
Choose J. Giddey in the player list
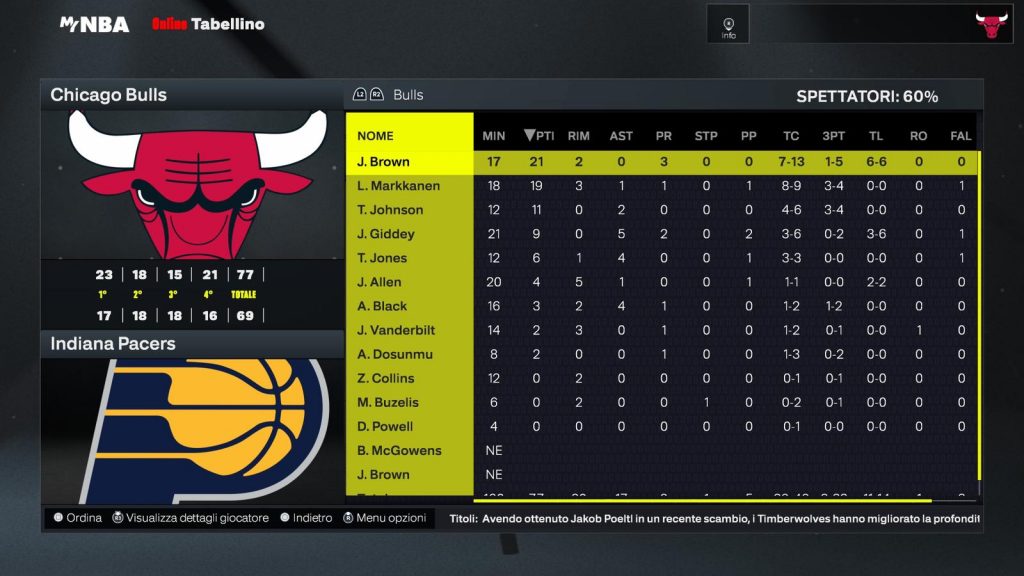[386, 234]
